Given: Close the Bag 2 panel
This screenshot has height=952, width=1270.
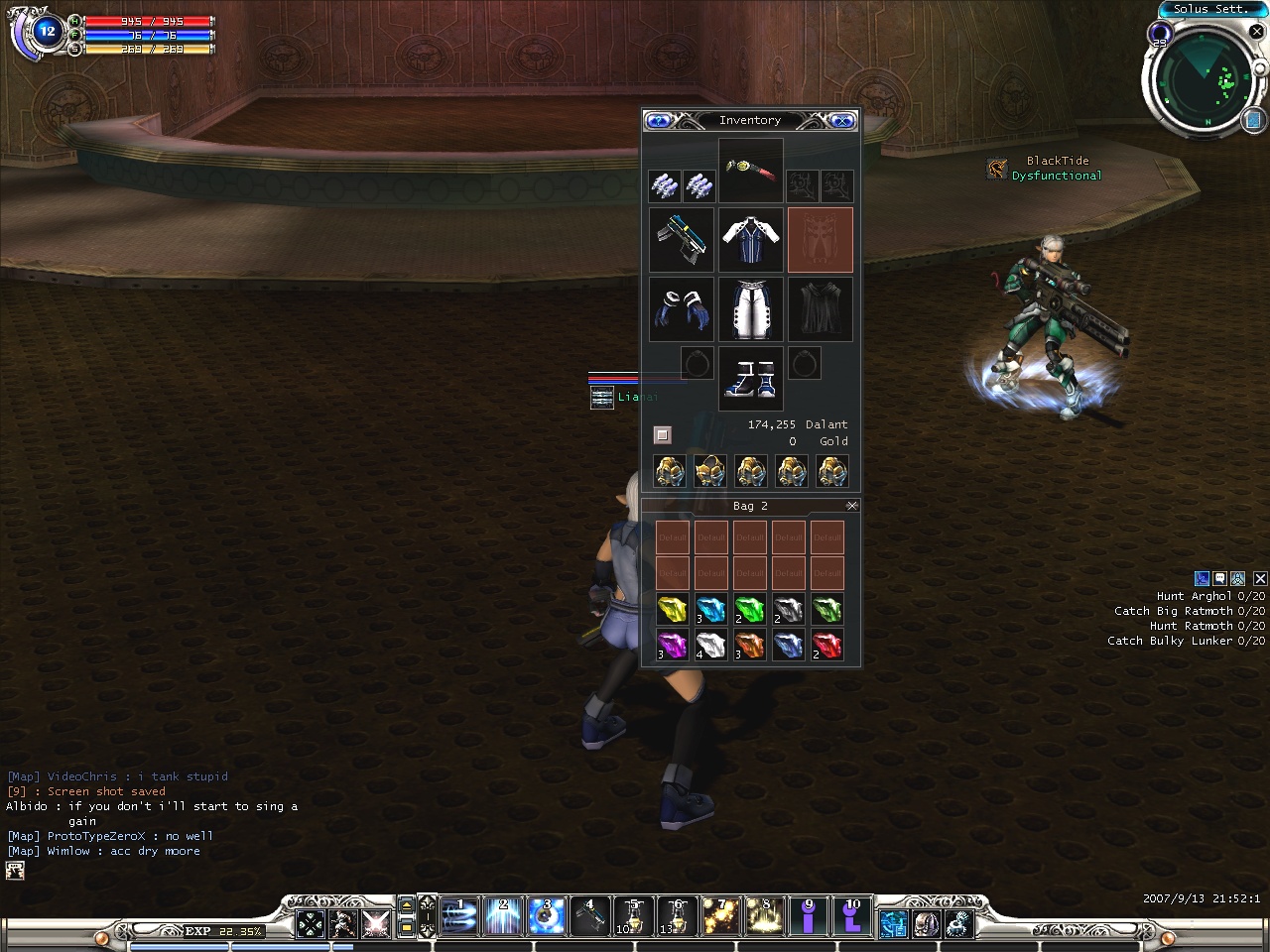Looking at the screenshot, I should tap(851, 506).
